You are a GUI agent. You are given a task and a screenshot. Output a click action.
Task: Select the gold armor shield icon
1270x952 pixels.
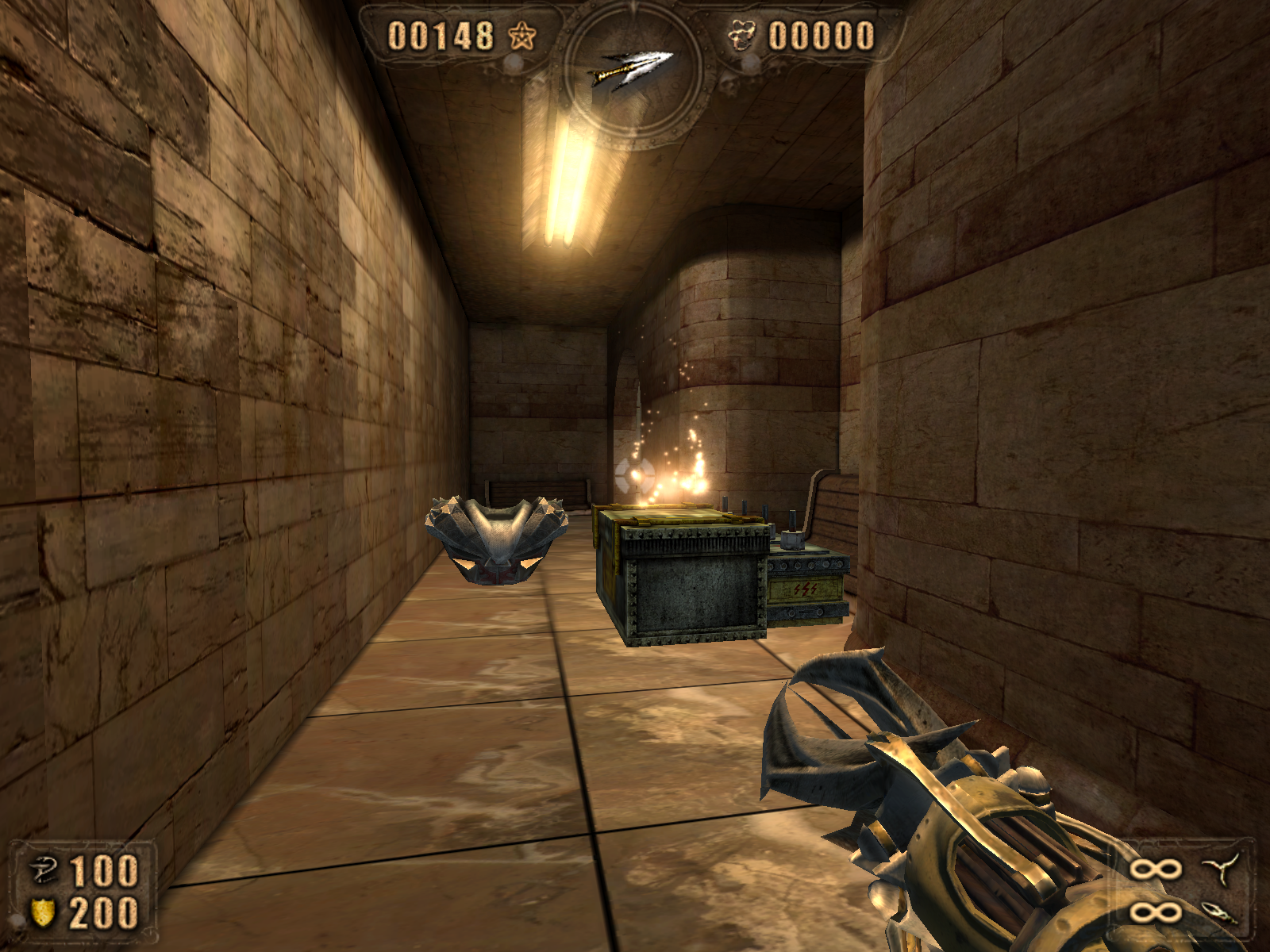(43, 912)
